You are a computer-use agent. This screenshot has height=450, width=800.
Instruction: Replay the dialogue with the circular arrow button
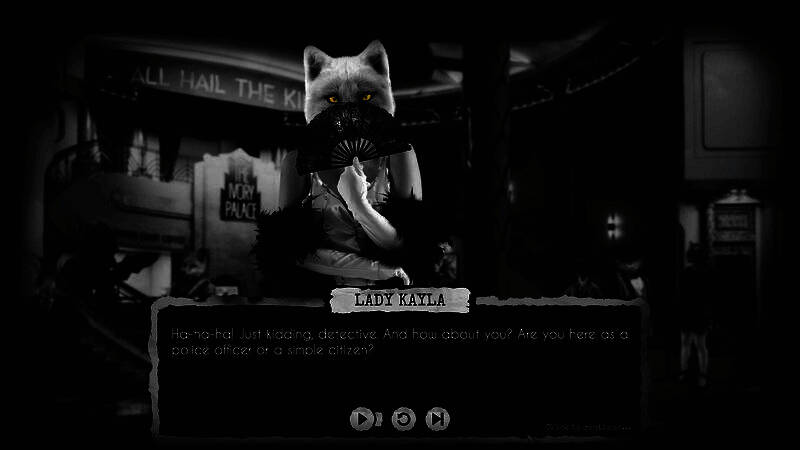click(x=402, y=419)
